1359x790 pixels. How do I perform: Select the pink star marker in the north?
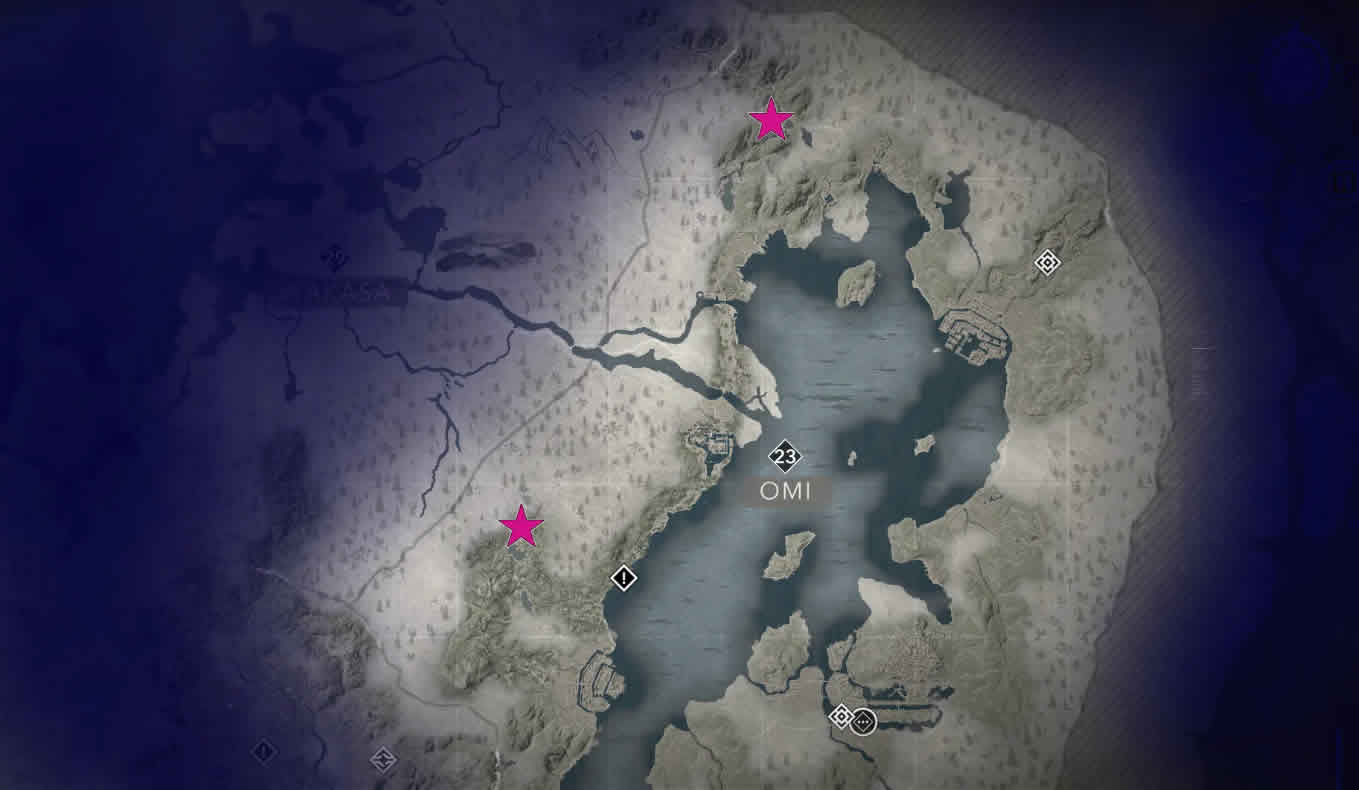[770, 120]
